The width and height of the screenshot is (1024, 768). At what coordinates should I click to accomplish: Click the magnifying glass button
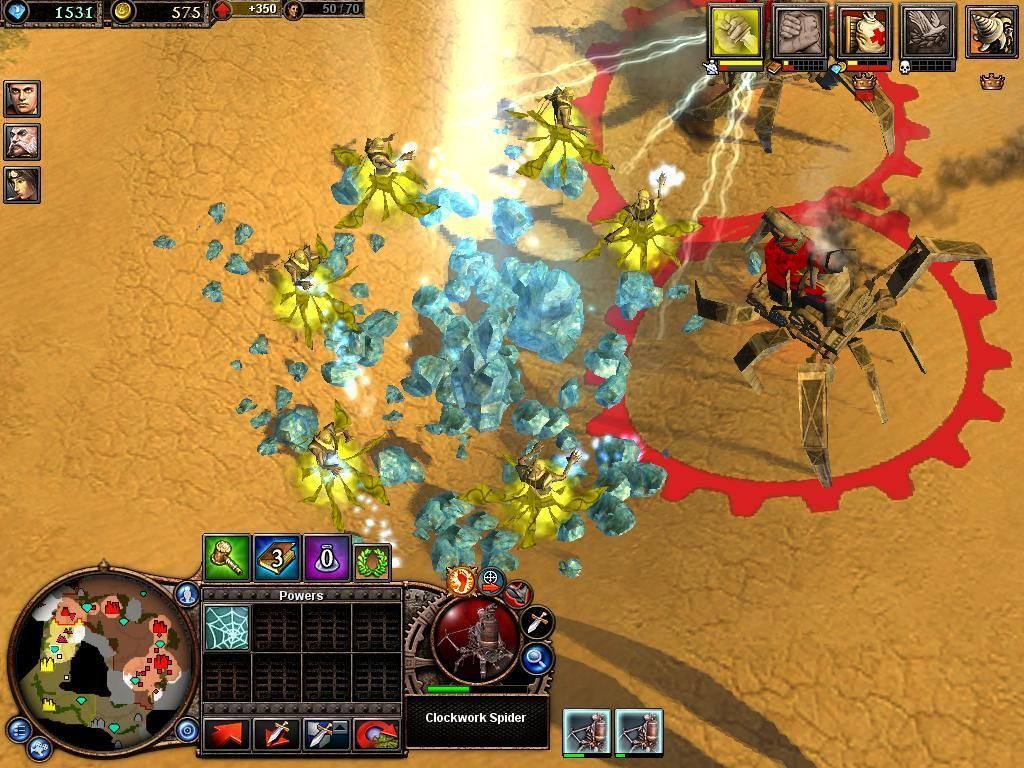click(537, 657)
